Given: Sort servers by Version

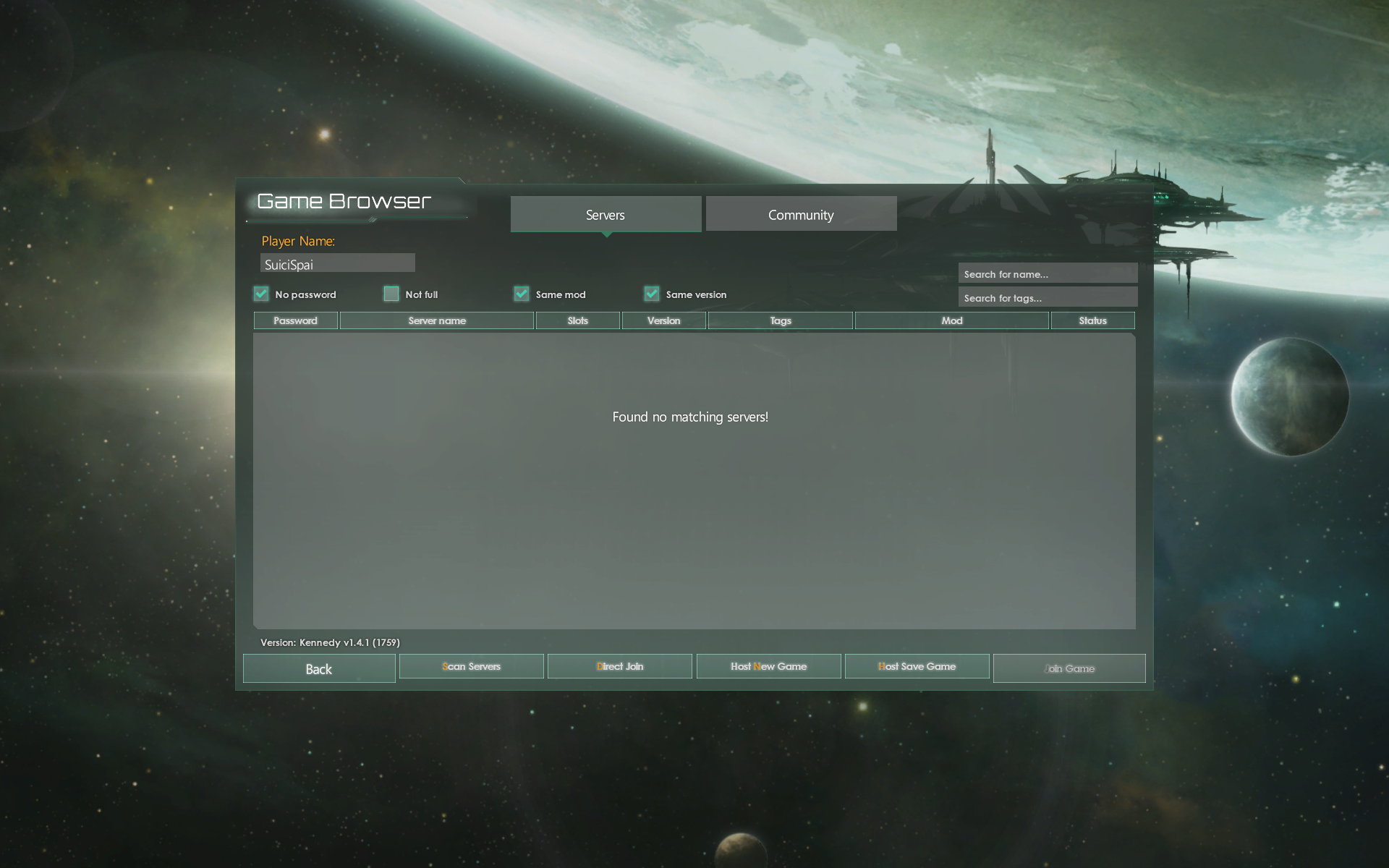Looking at the screenshot, I should [x=663, y=320].
